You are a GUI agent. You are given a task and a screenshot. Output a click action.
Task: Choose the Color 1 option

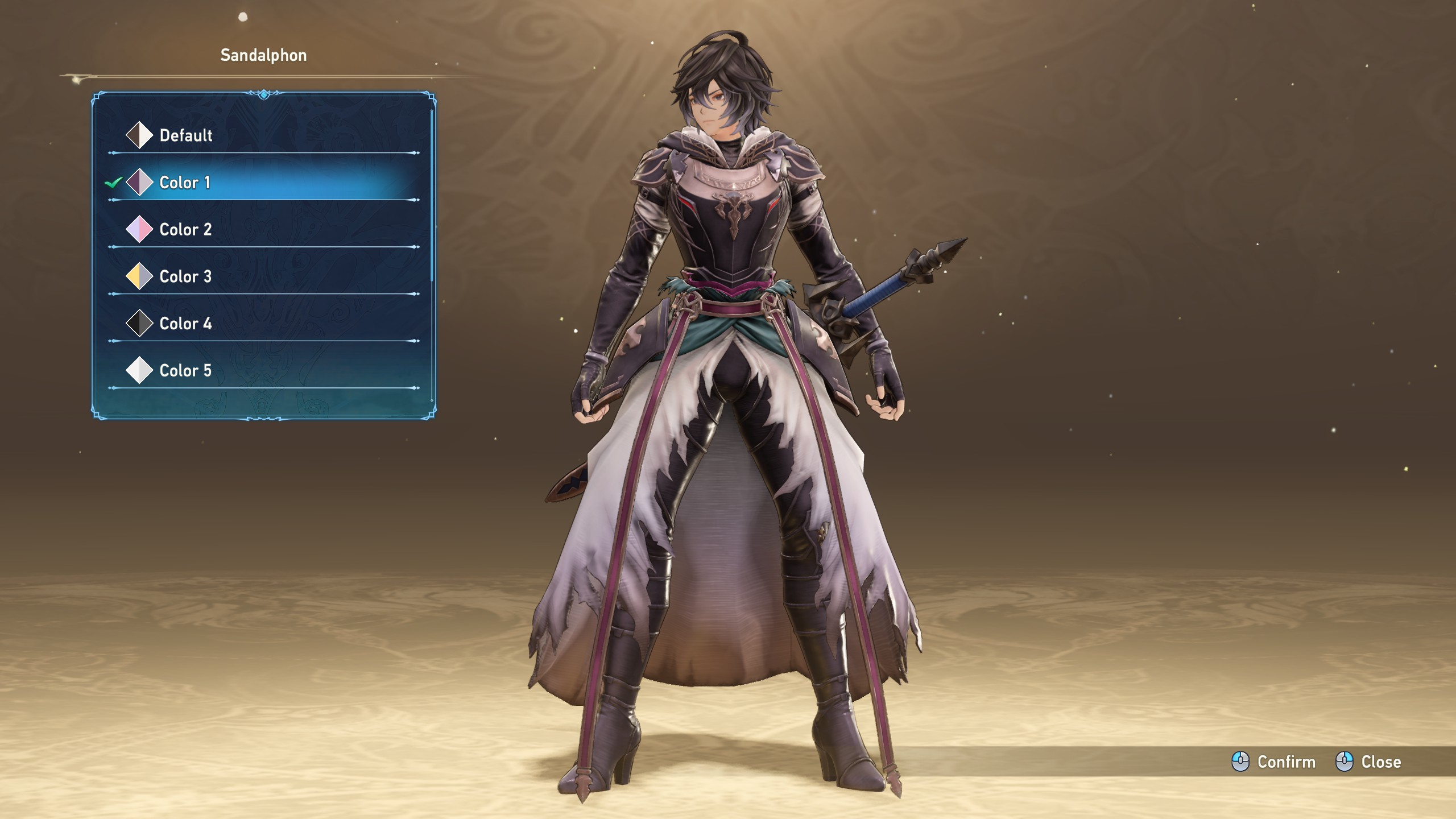[184, 183]
